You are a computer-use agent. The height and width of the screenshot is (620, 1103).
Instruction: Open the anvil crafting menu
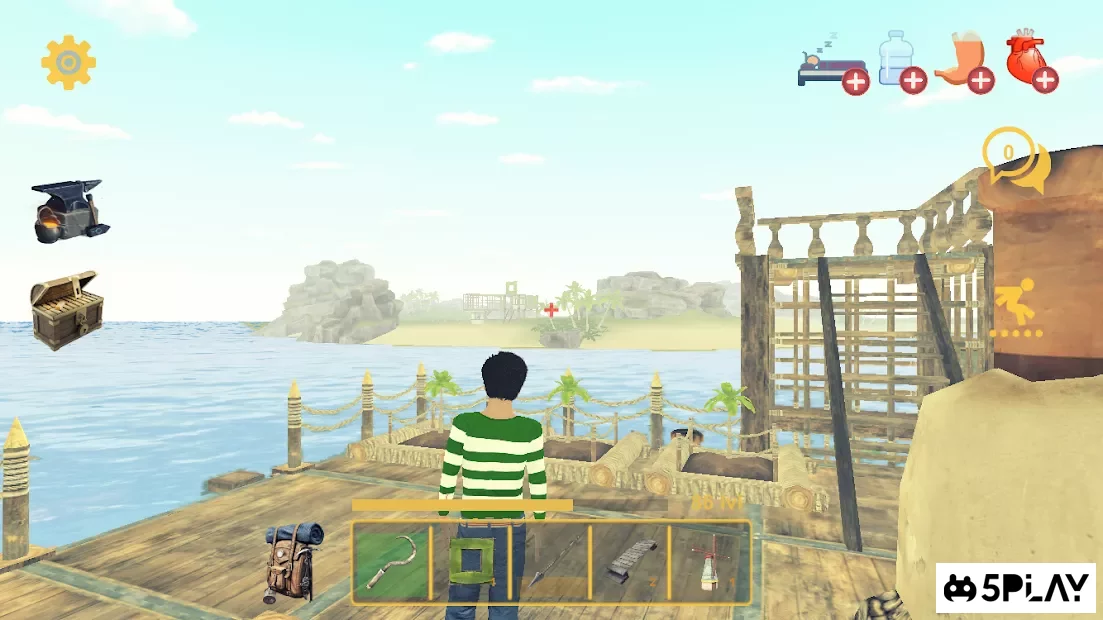[x=68, y=210]
